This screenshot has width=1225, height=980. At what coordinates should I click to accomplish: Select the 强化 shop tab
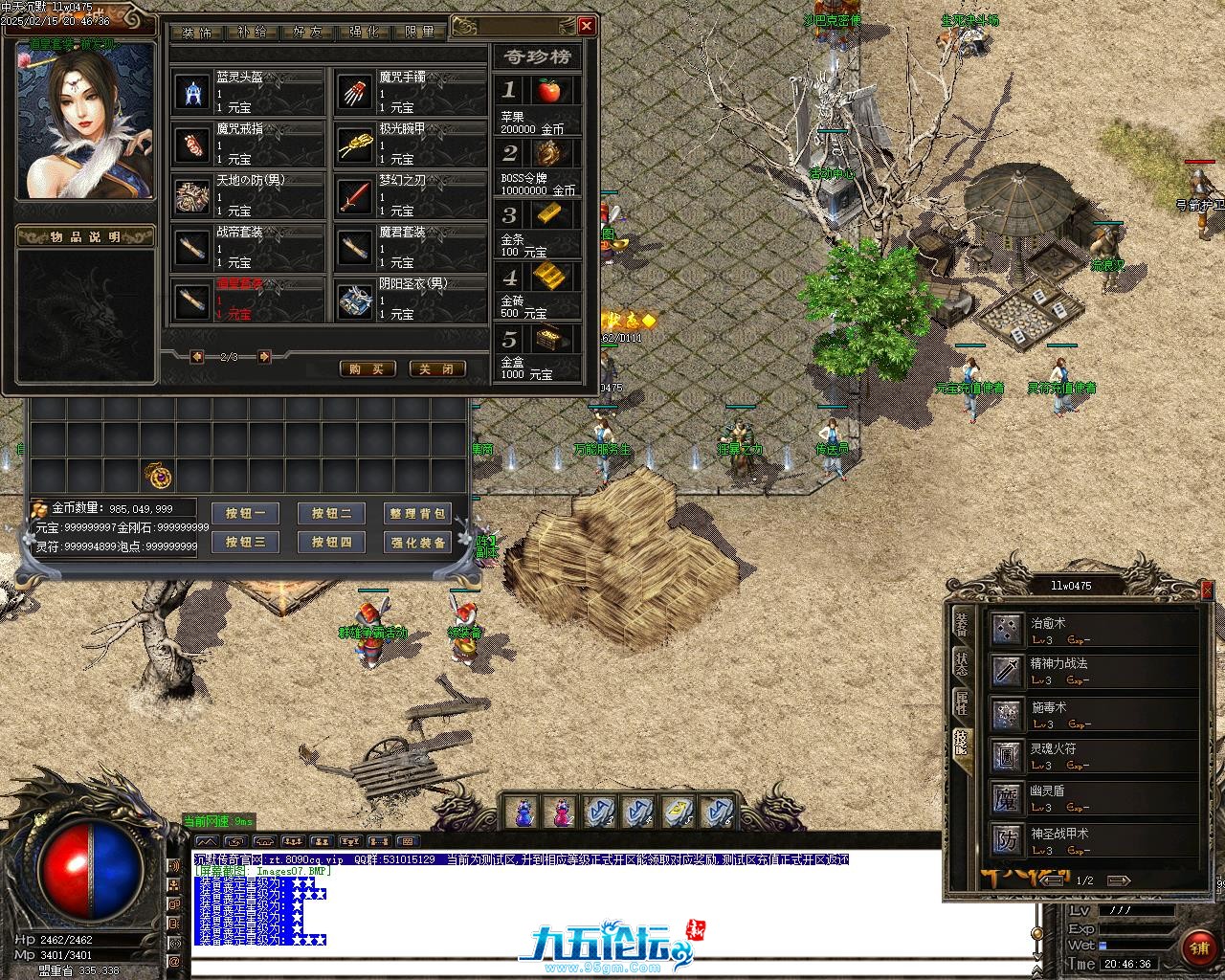tap(364, 32)
